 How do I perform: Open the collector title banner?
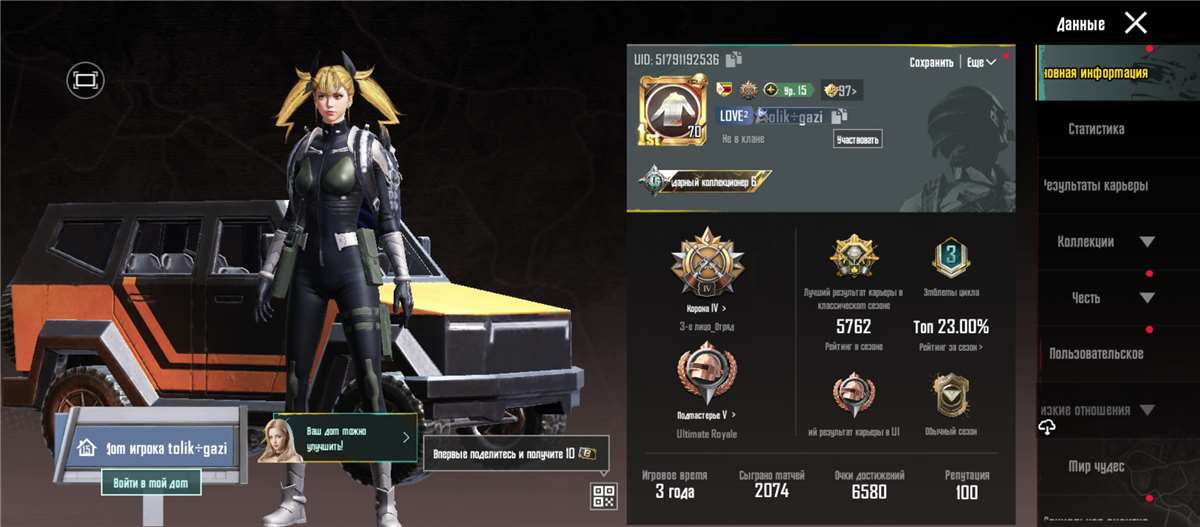(x=706, y=181)
